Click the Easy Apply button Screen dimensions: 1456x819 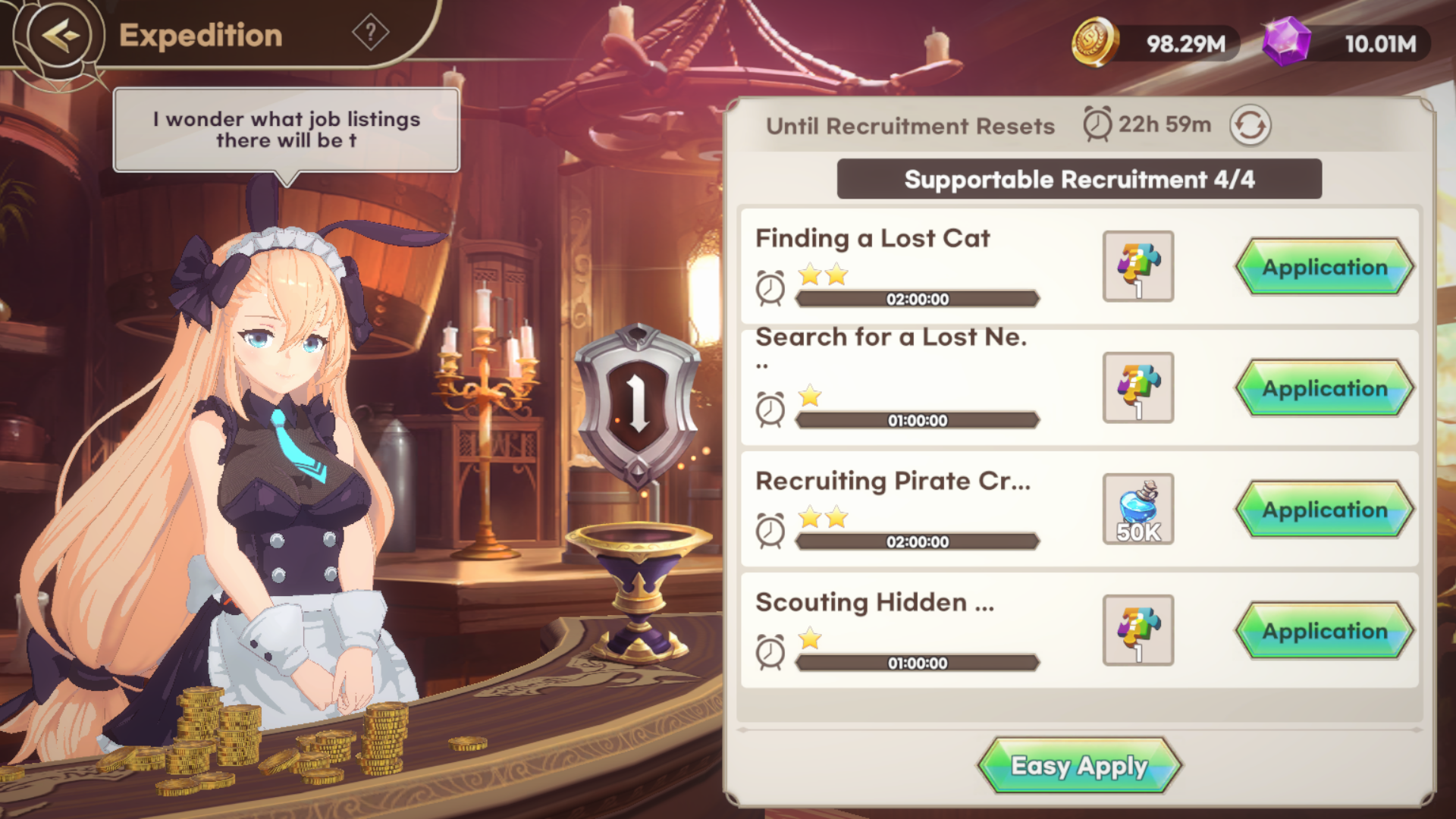pos(1079,766)
